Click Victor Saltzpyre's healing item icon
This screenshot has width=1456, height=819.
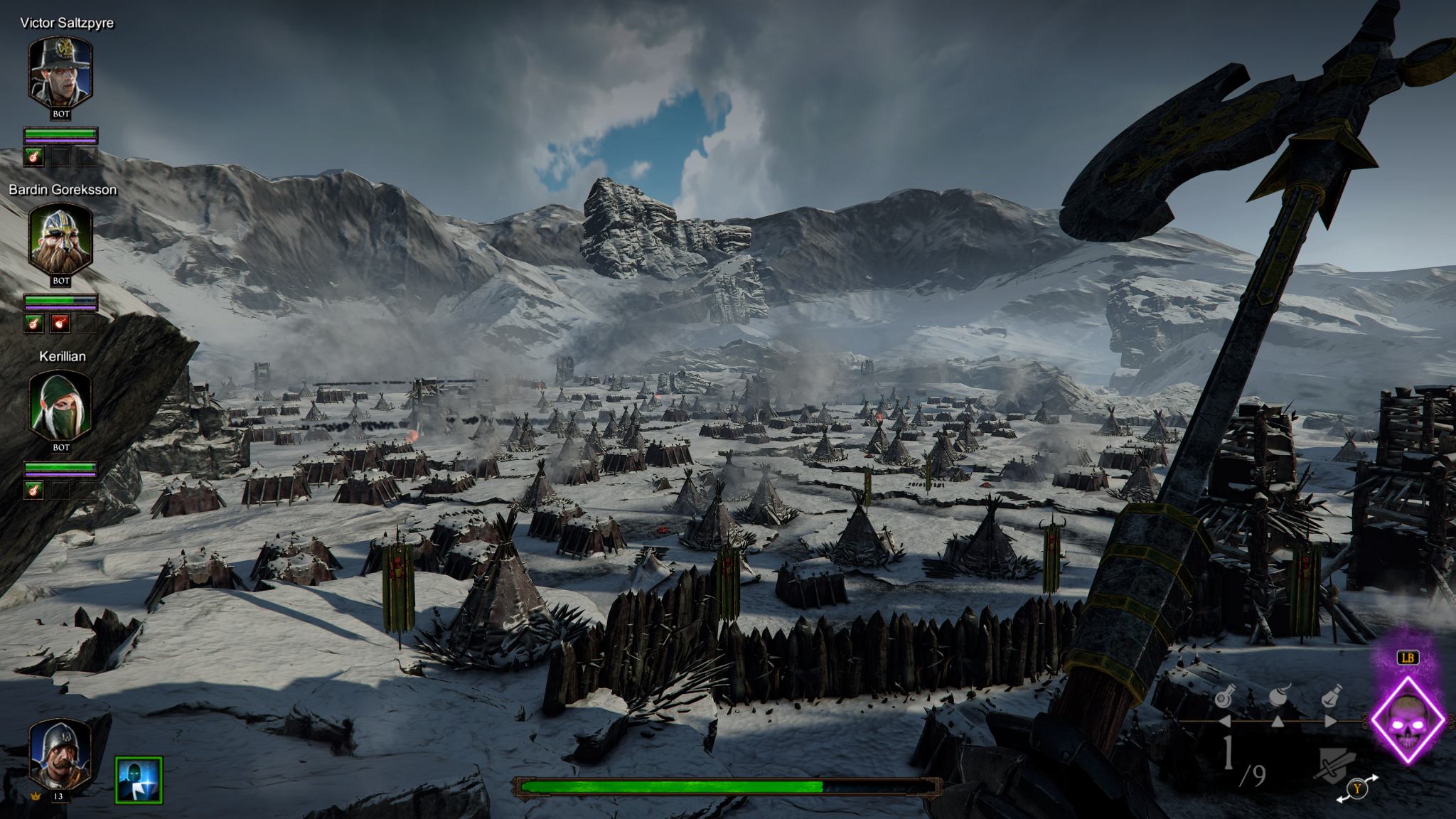pyautogui.click(x=33, y=156)
